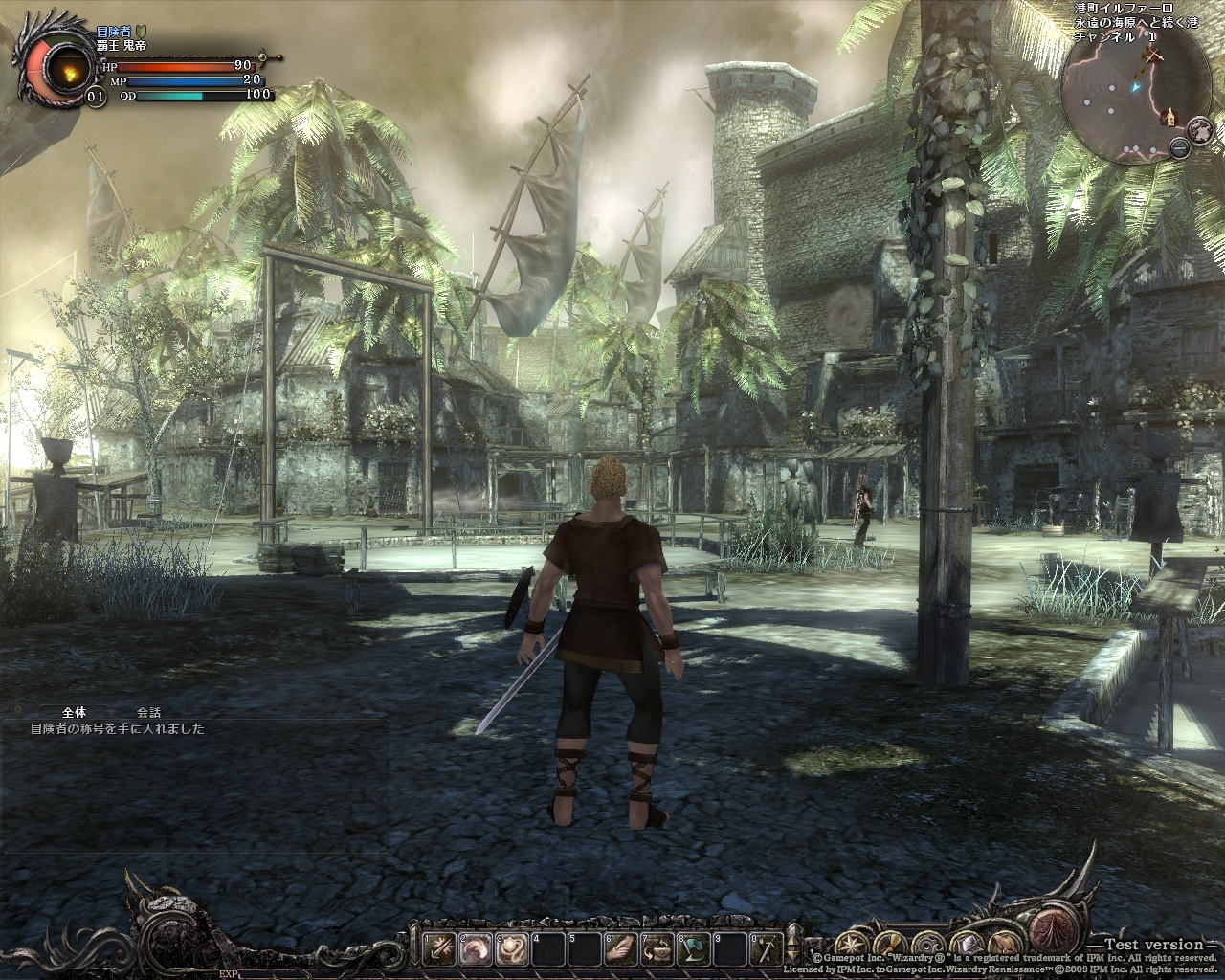The image size is (1225, 980).
Task: Open the world map globe button
Action: [x=1200, y=129]
